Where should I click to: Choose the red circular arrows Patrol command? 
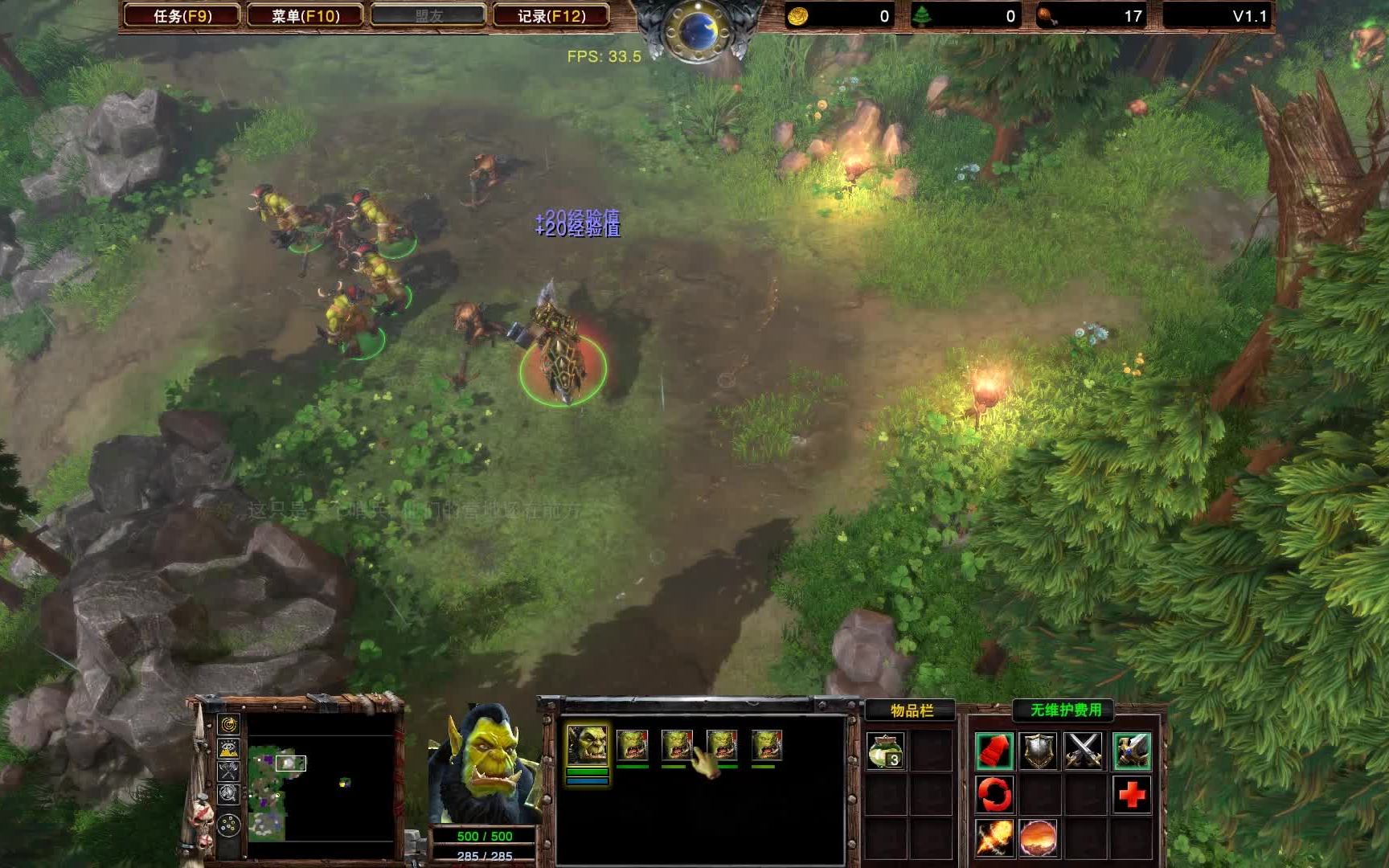[x=994, y=795]
